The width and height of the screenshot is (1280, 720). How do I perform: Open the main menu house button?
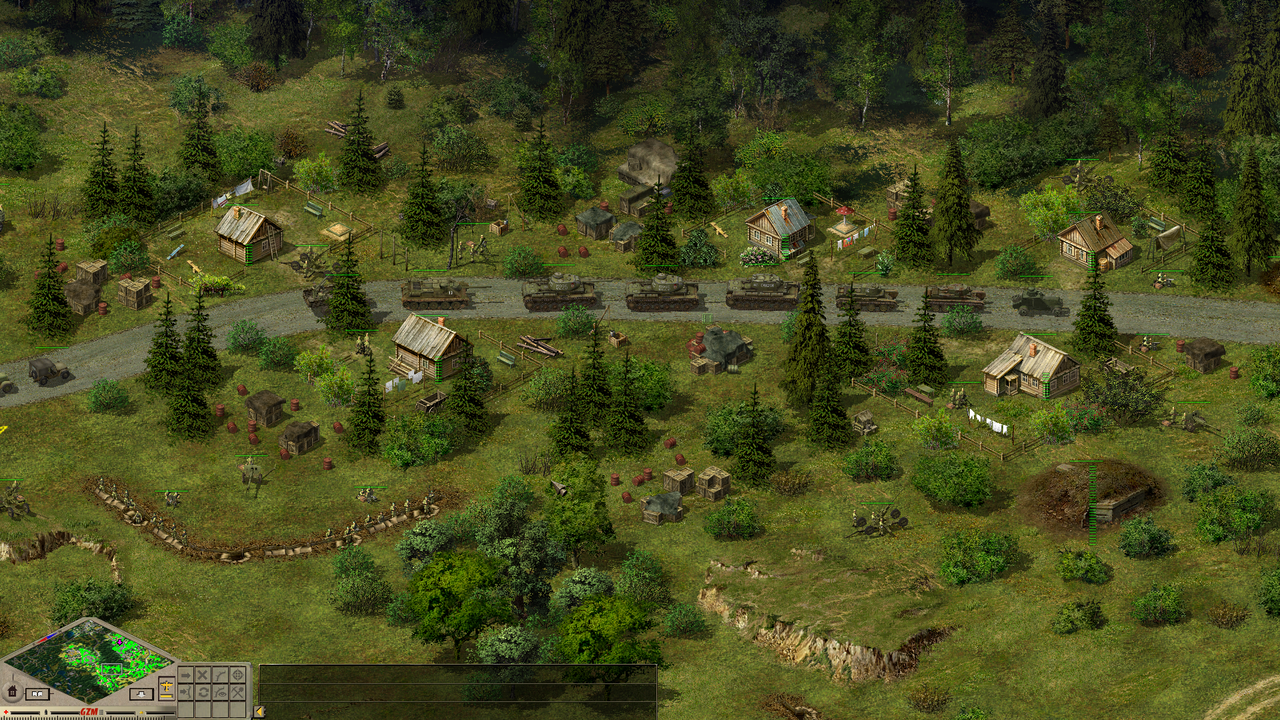point(12,691)
